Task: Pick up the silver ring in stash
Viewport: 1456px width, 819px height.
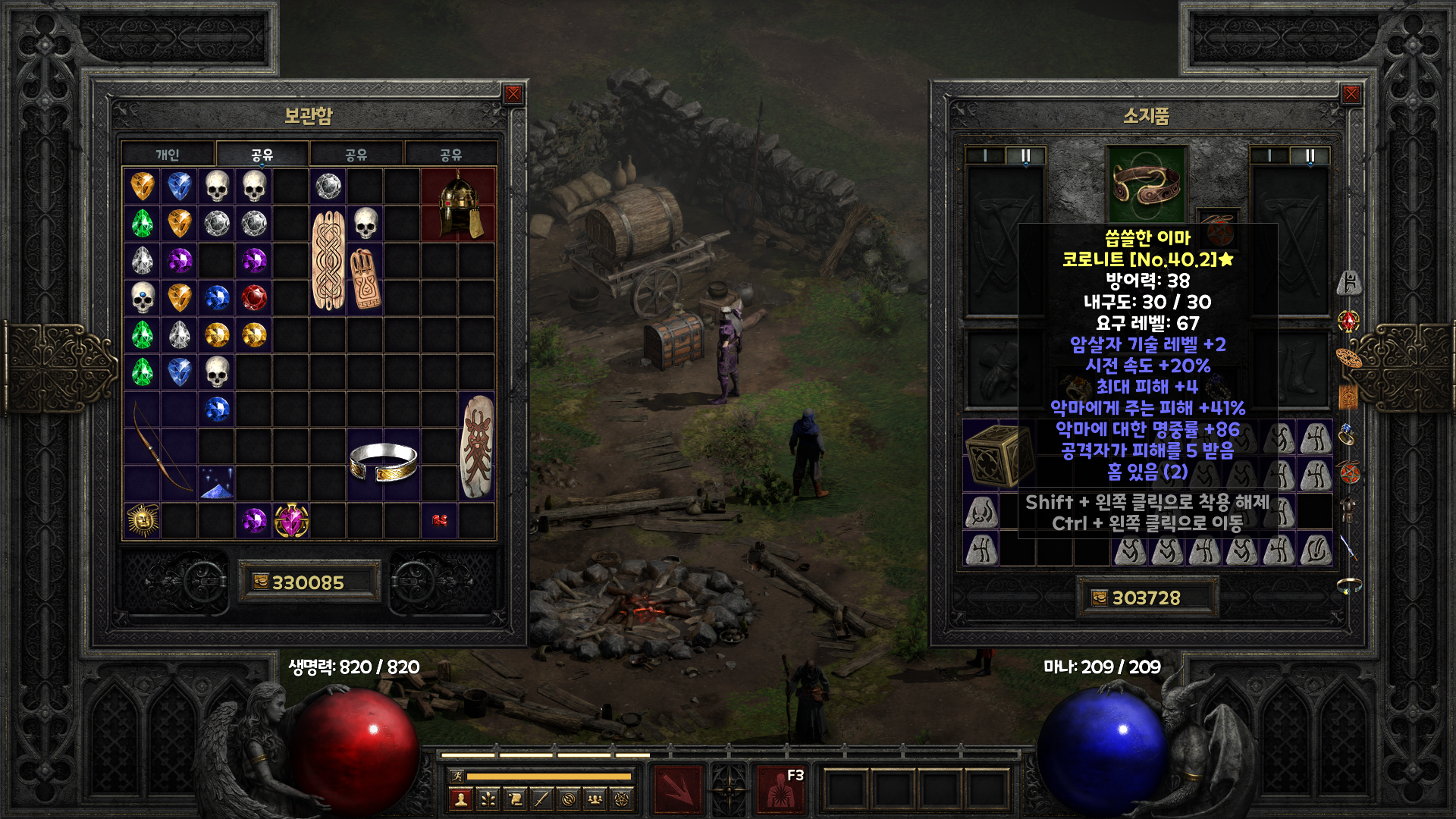Action: click(x=383, y=463)
